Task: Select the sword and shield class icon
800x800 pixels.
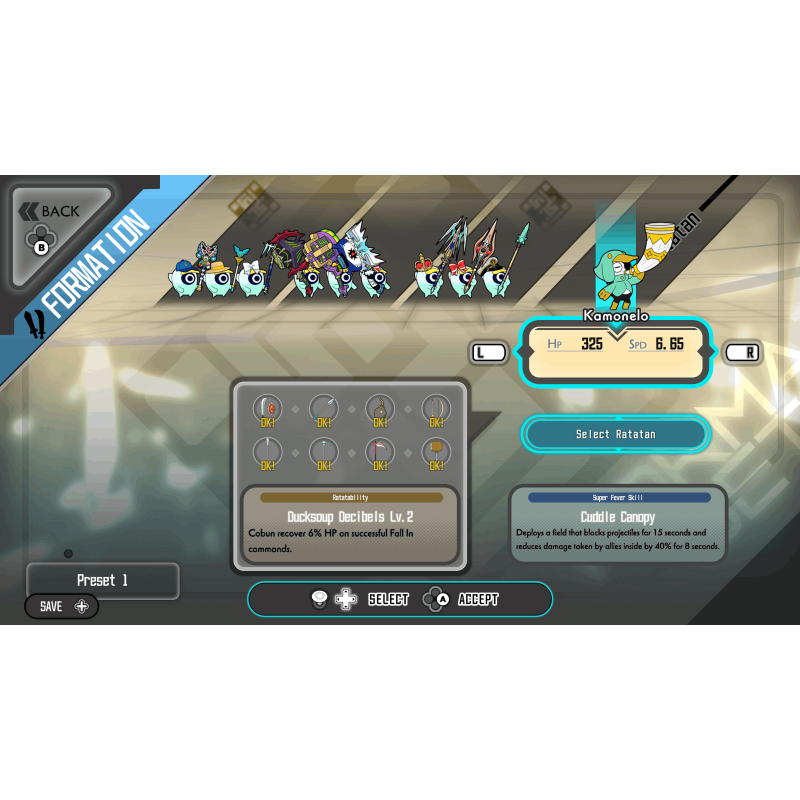Action: point(267,409)
